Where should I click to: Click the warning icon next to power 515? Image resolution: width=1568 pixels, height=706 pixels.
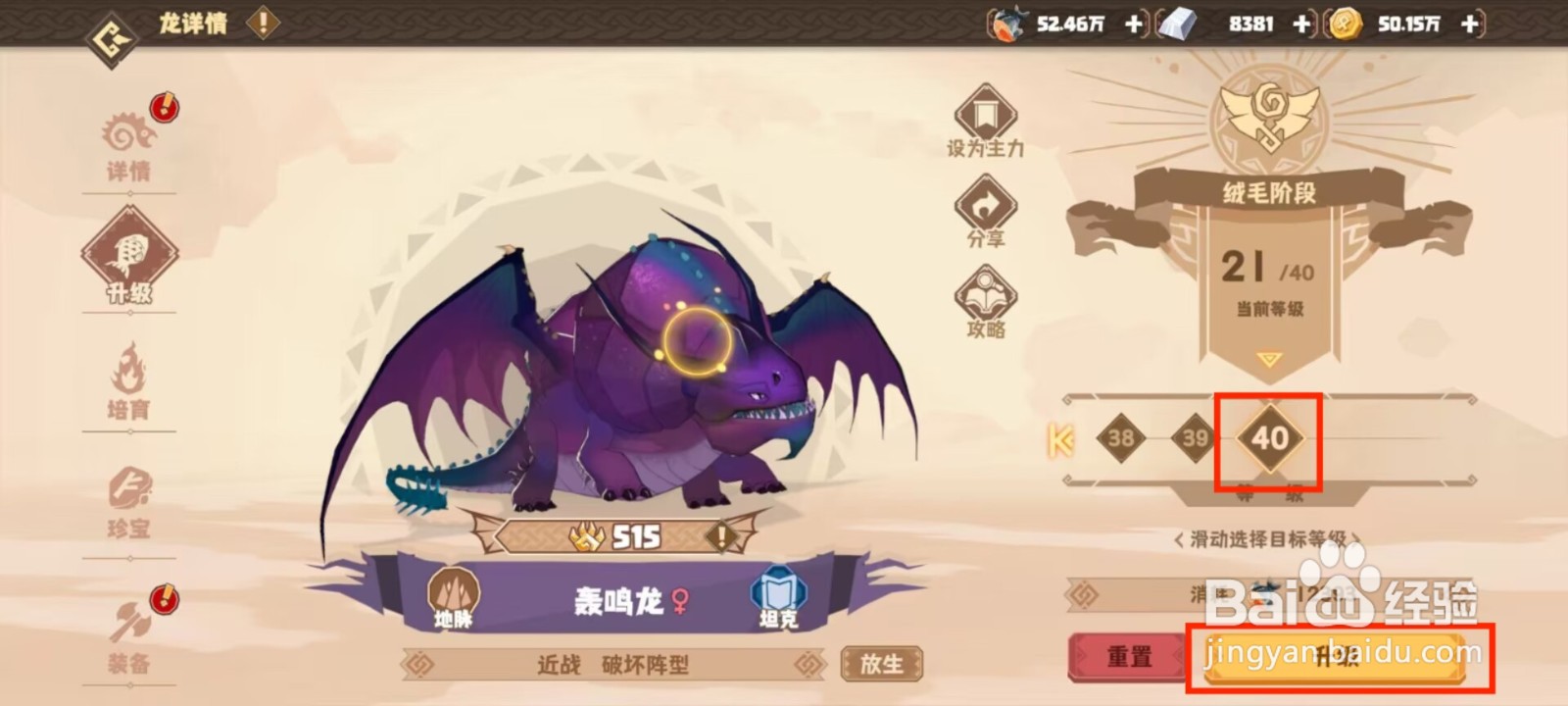pos(722,535)
